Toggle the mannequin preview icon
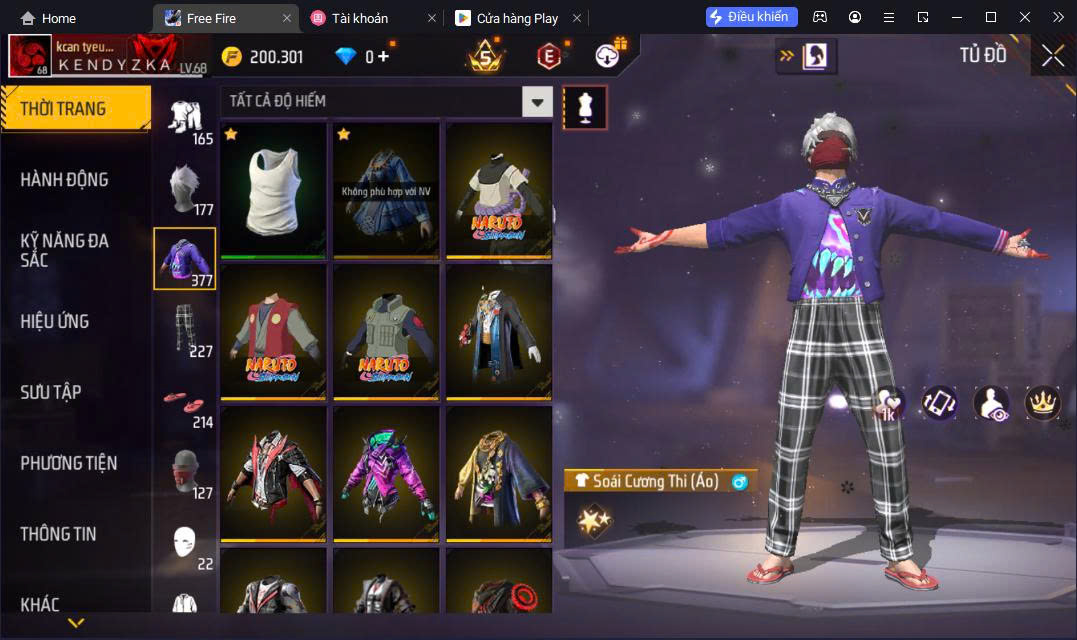Image resolution: width=1077 pixels, height=640 pixels. [x=585, y=107]
